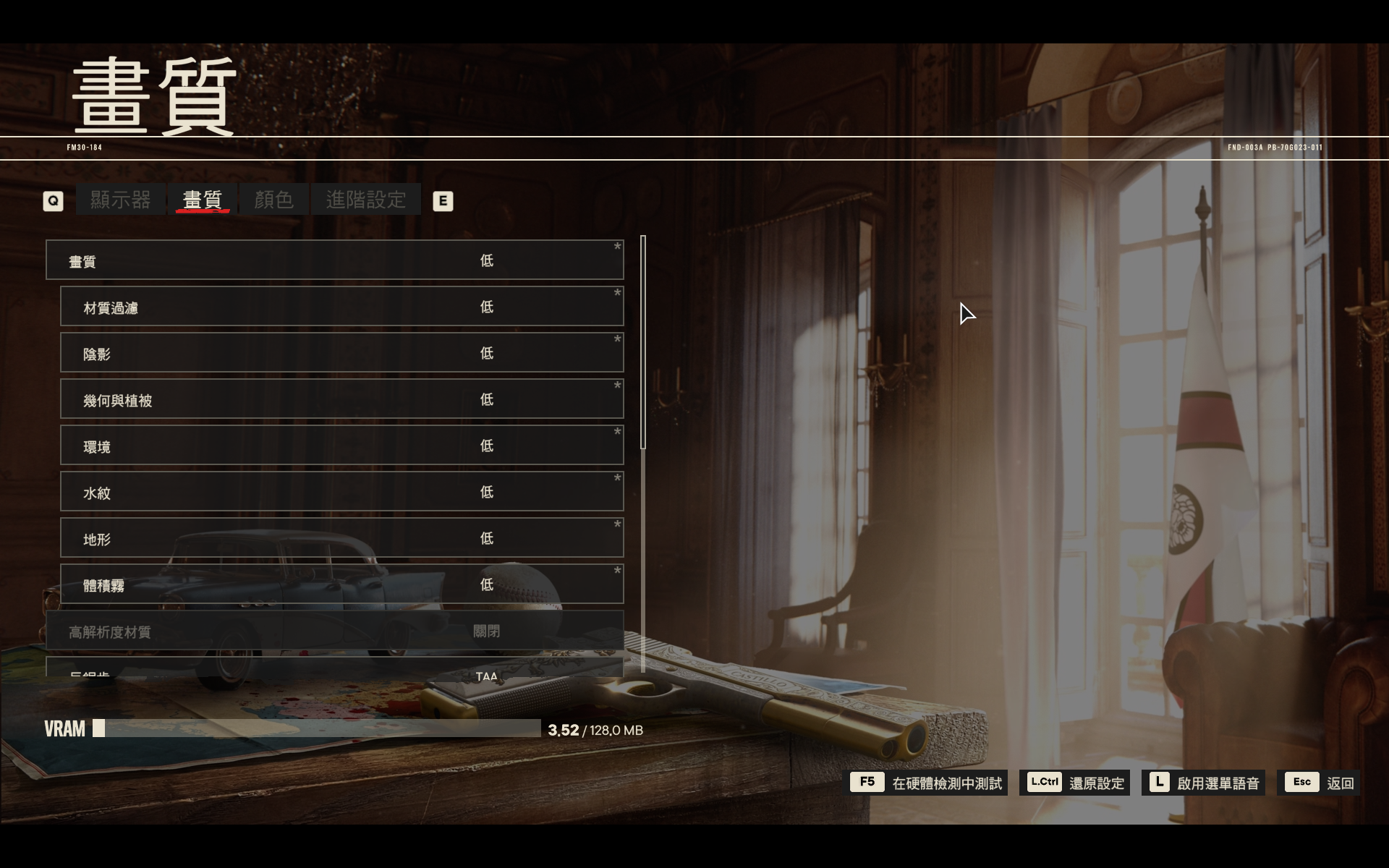The width and height of the screenshot is (1389, 868).
Task: Select the 材質過濾 setting row
Action: click(341, 307)
